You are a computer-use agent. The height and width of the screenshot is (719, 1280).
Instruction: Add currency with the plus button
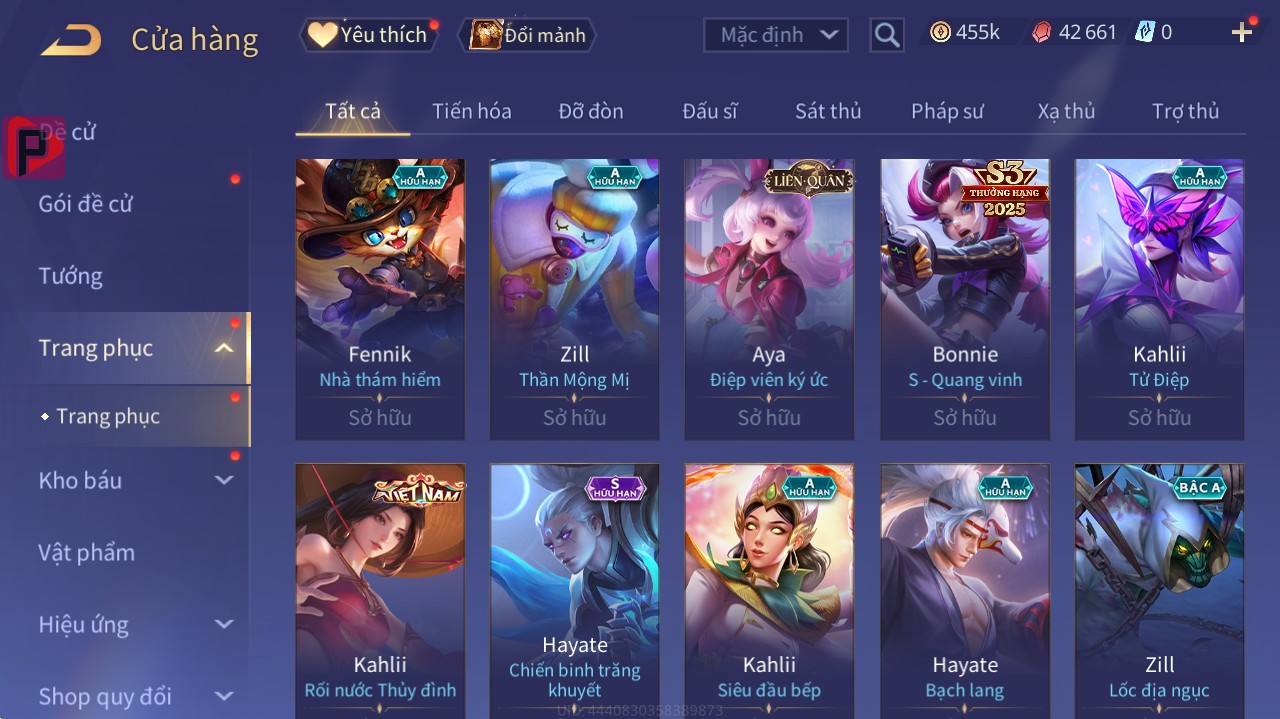tap(1242, 33)
